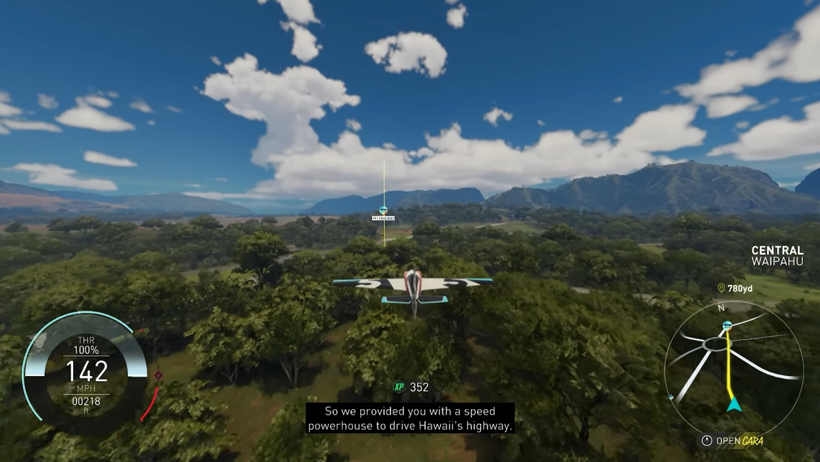Click the blue player arrow on minimap

coord(734,405)
